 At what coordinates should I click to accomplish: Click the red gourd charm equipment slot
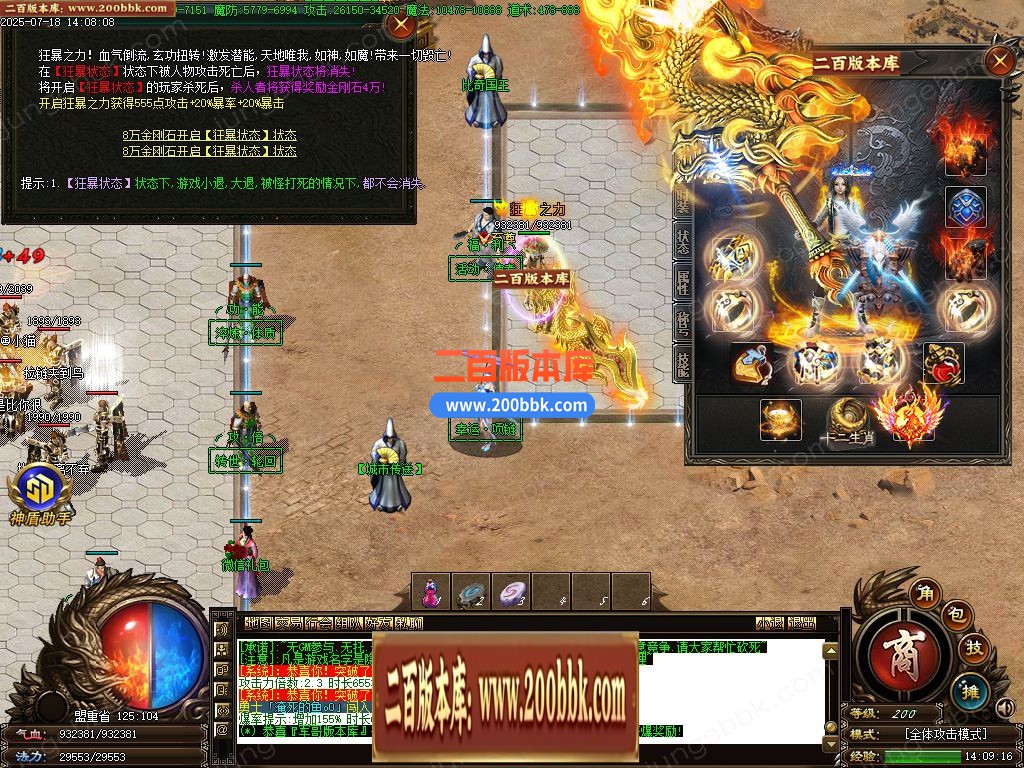pos(943,364)
